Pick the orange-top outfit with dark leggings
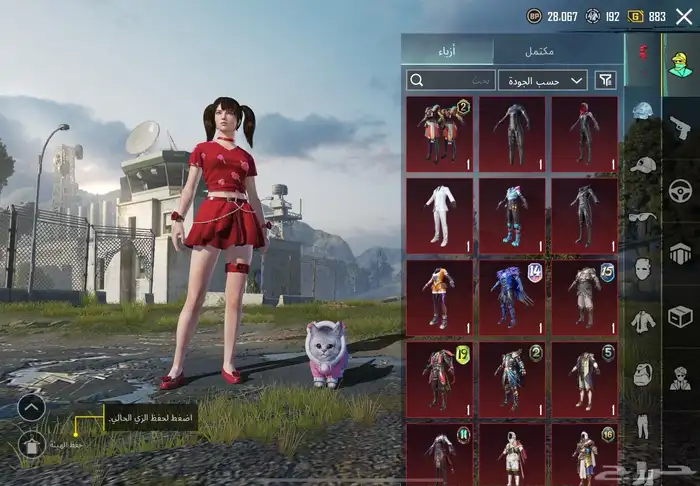 440,297
